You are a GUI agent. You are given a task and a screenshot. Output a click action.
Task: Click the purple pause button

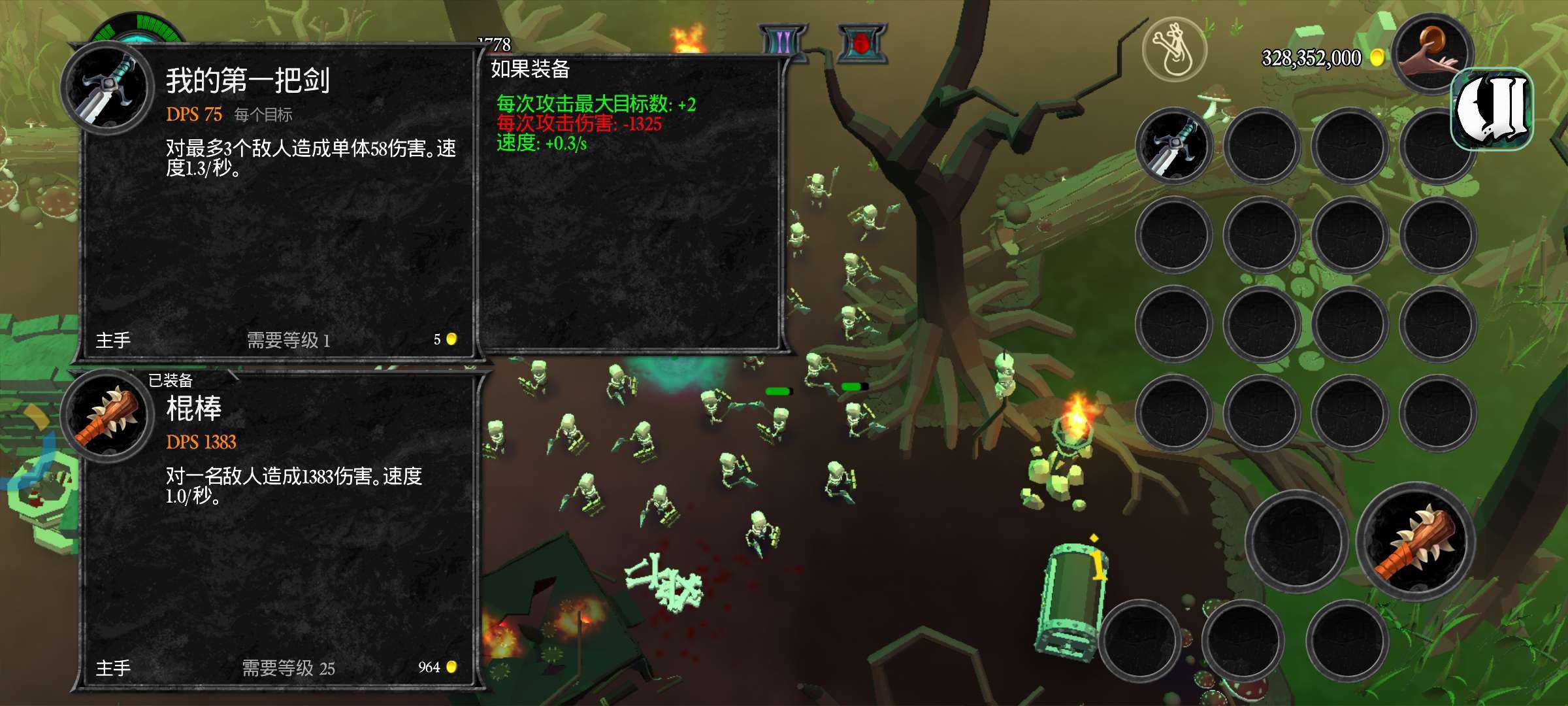coord(783,43)
